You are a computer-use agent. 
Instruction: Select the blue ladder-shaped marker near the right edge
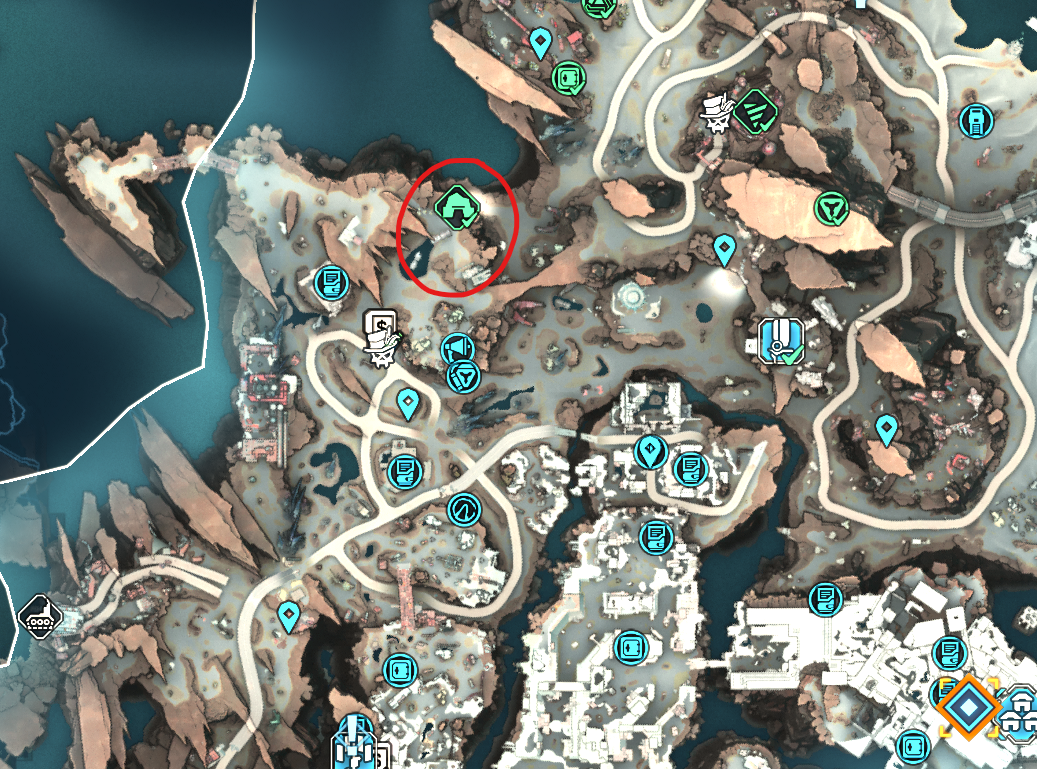pyautogui.click(x=973, y=122)
